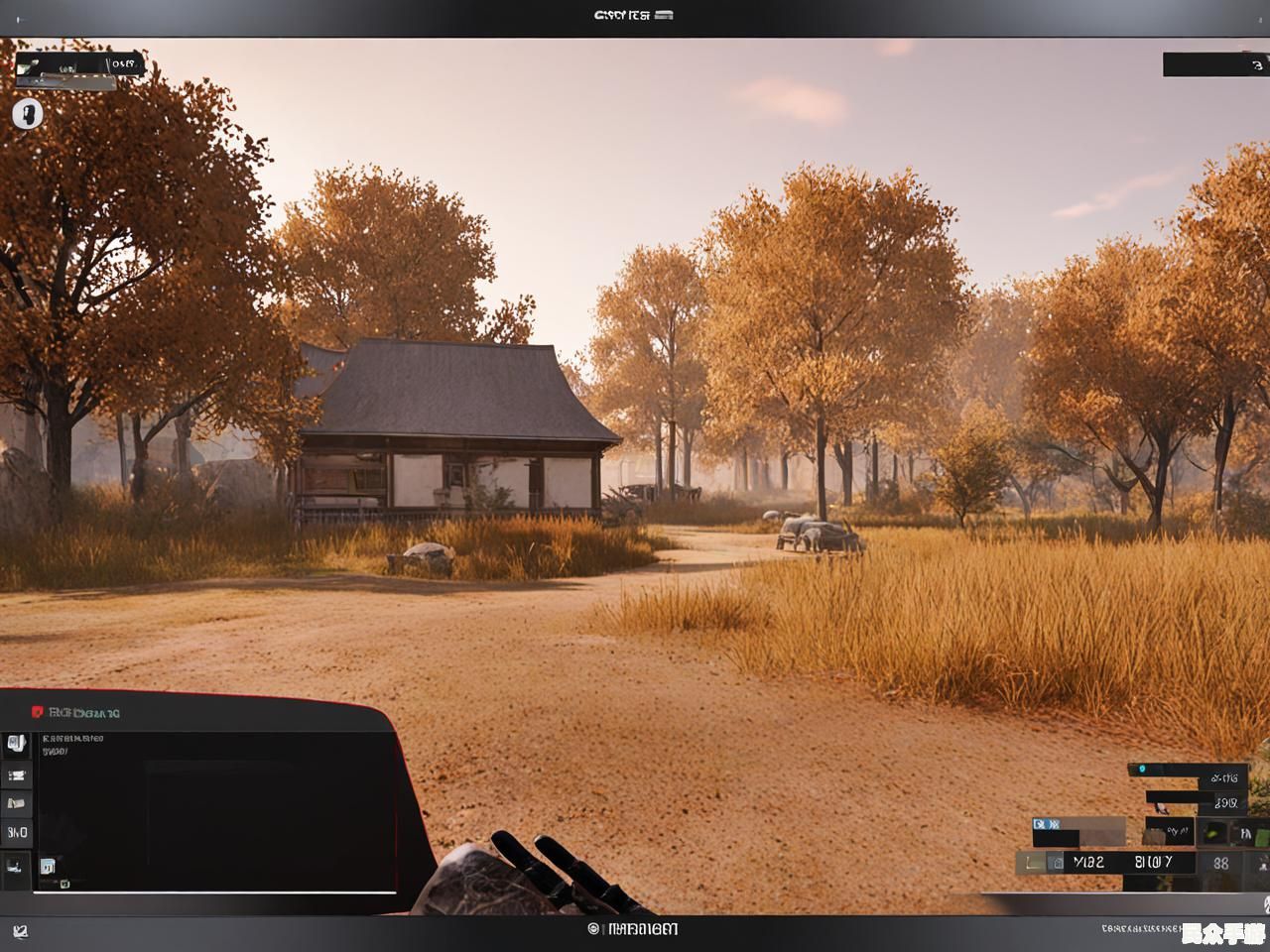Click the red icon in the dark panel header
Screen dimensions: 1270x952
pos(38,712)
